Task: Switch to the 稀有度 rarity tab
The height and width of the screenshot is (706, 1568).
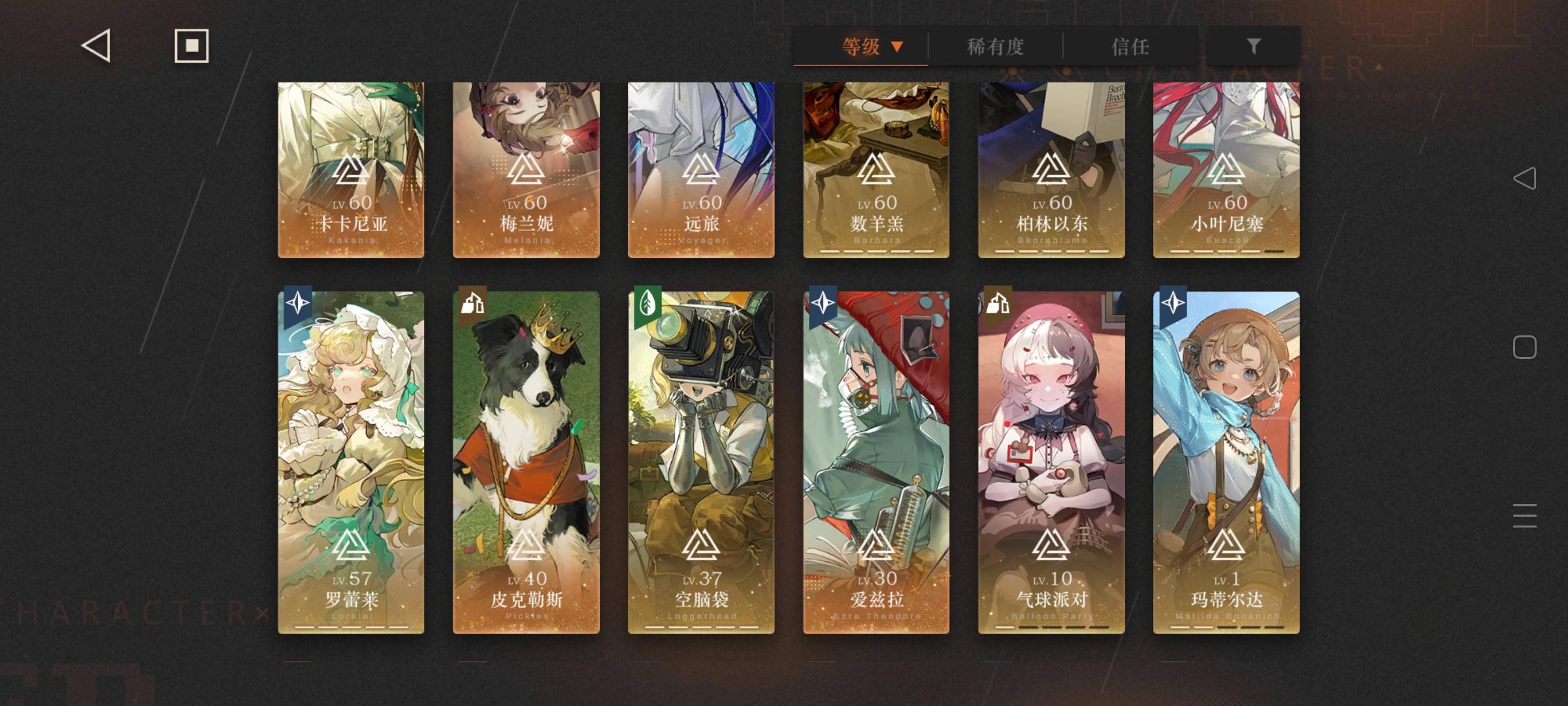Action: 994,47
